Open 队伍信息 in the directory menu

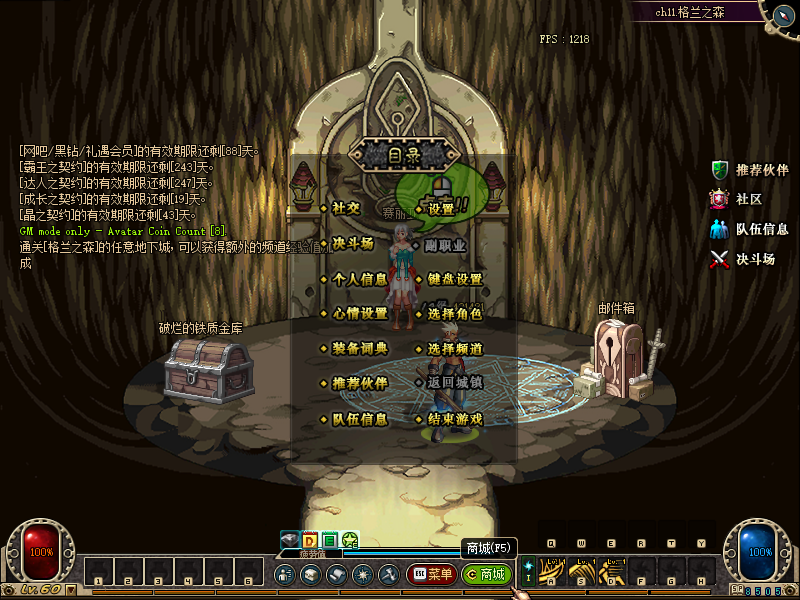coord(359,420)
